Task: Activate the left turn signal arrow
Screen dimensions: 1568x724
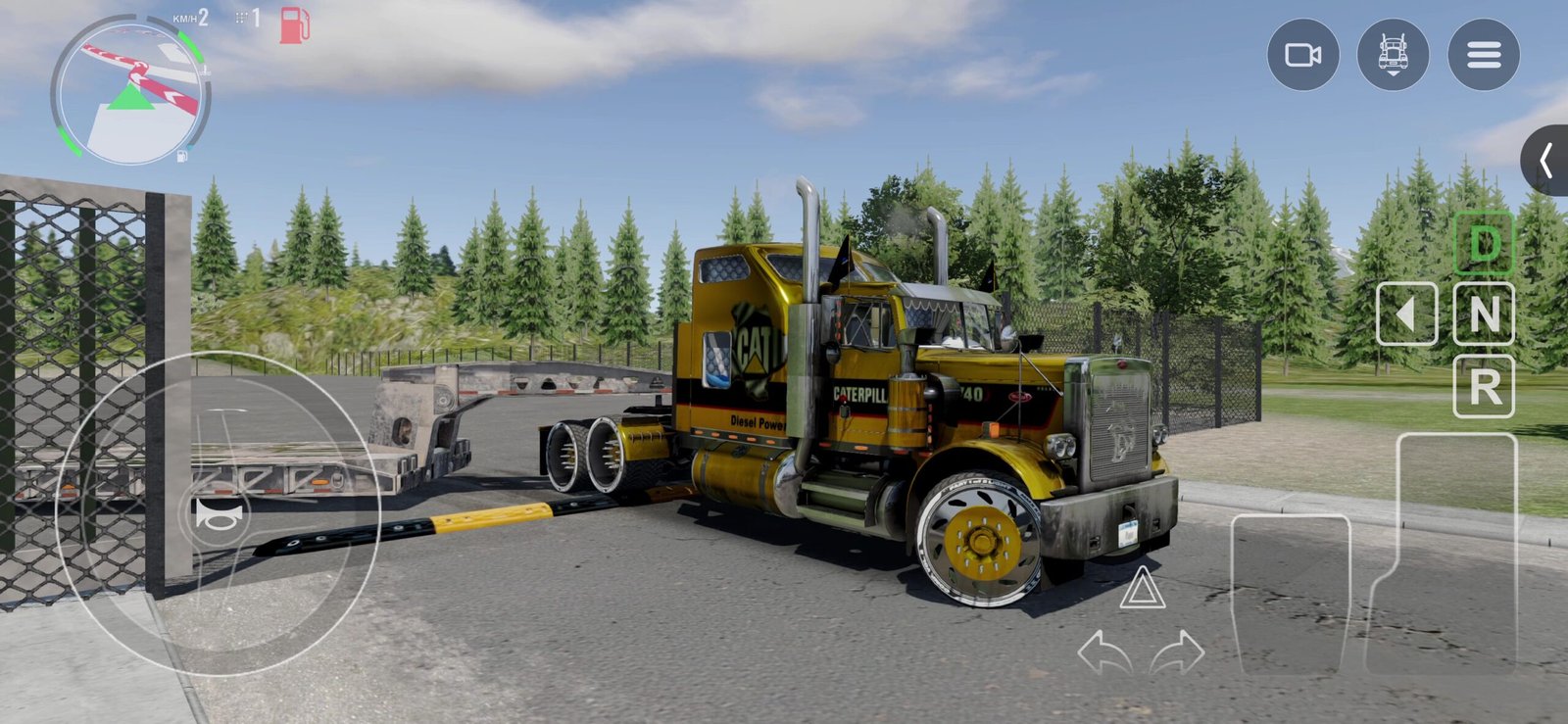Action: (1103, 653)
